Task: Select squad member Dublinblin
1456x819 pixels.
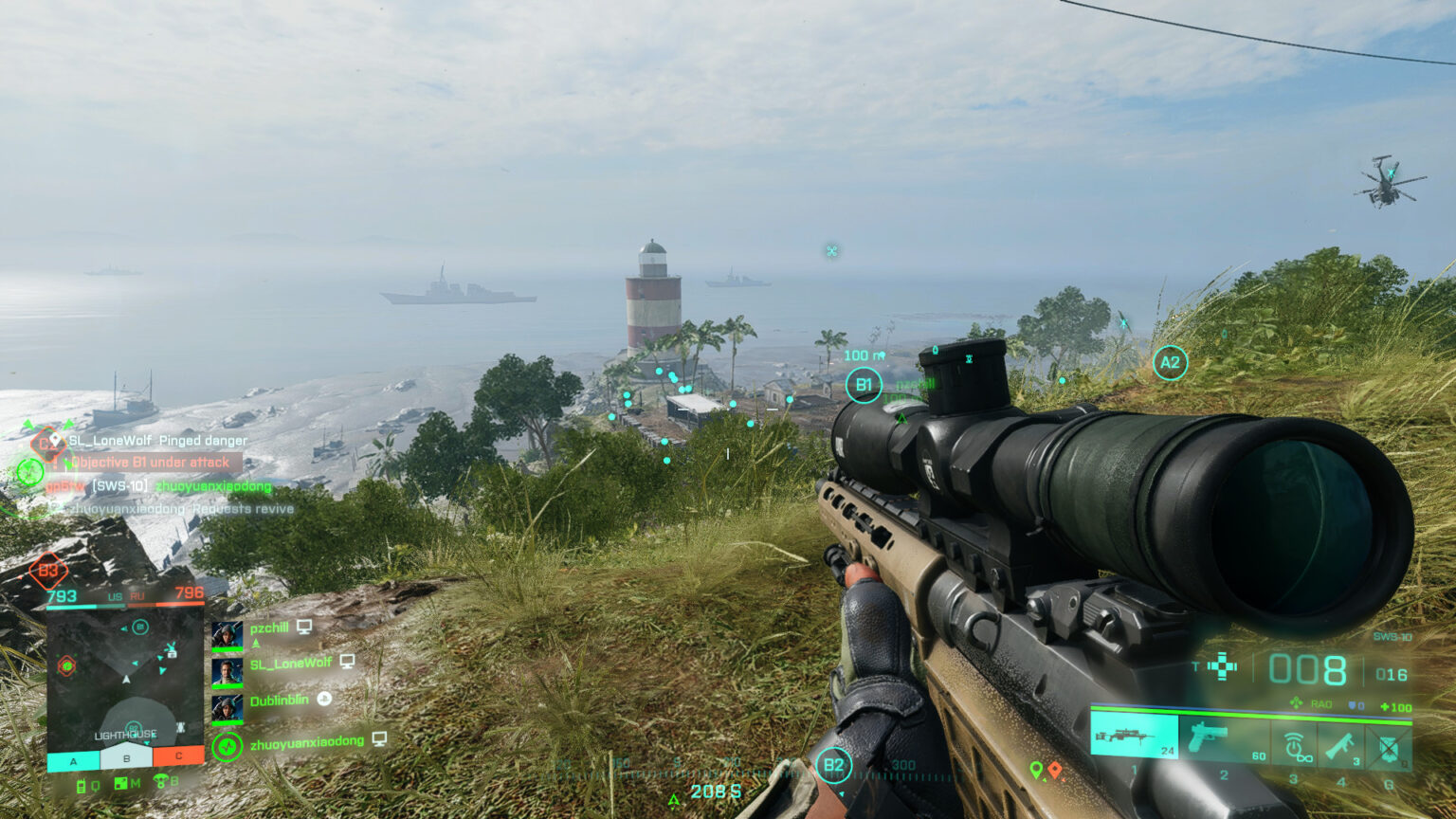Action: pos(227,708)
